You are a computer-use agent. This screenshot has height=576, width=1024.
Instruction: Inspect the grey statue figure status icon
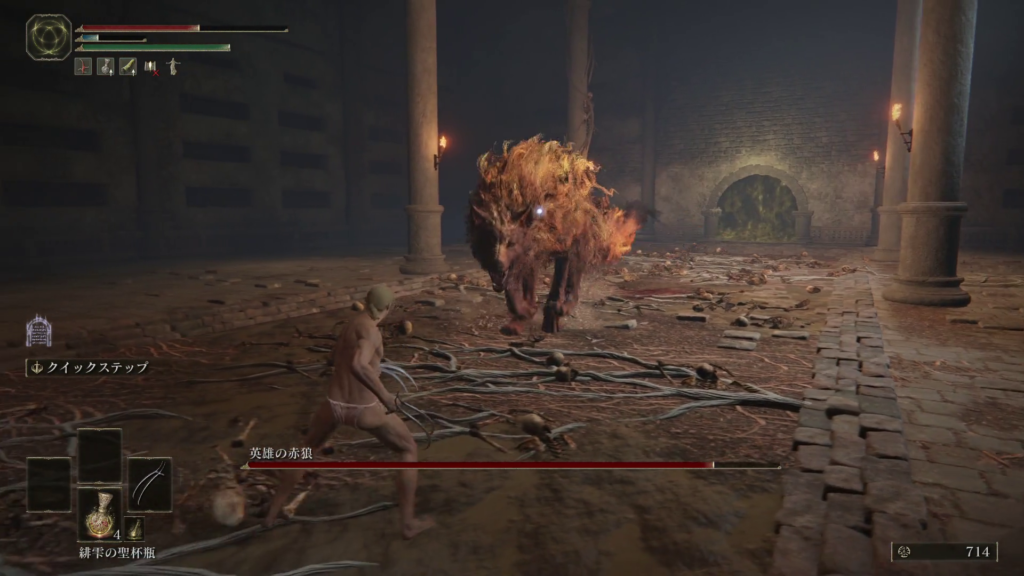[173, 67]
